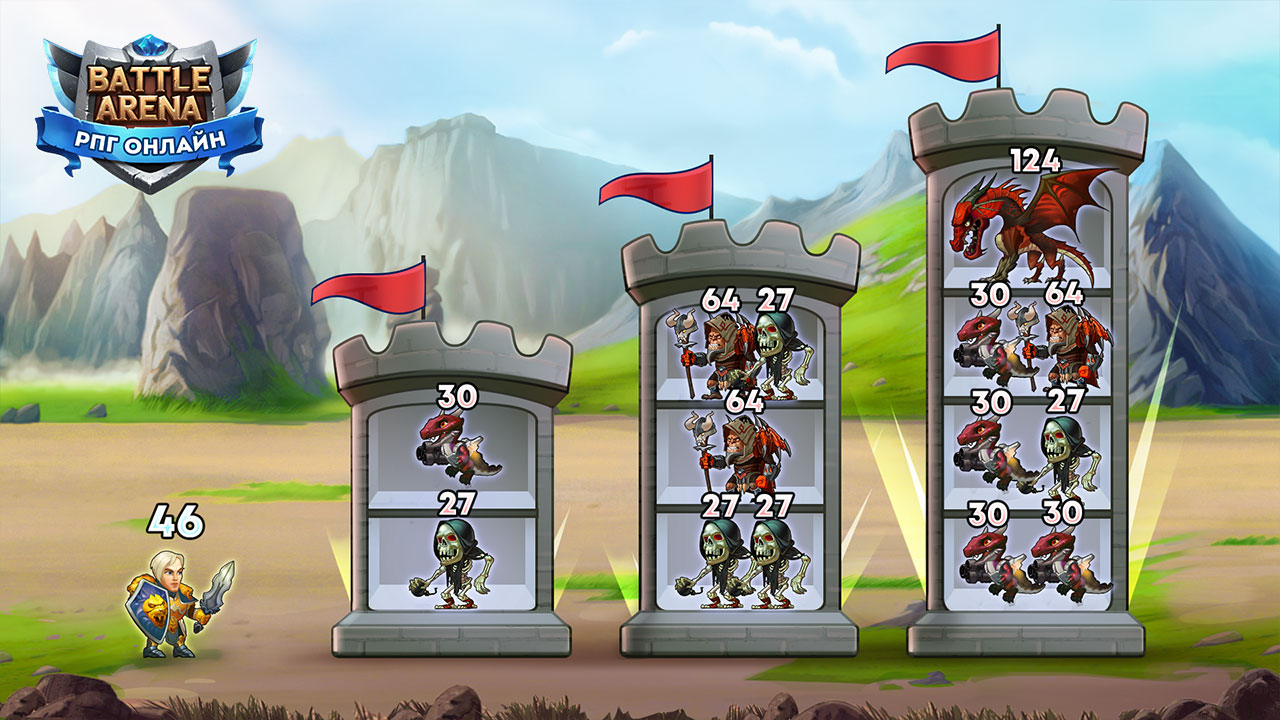Select the room with the lone 64 orc

[740, 455]
